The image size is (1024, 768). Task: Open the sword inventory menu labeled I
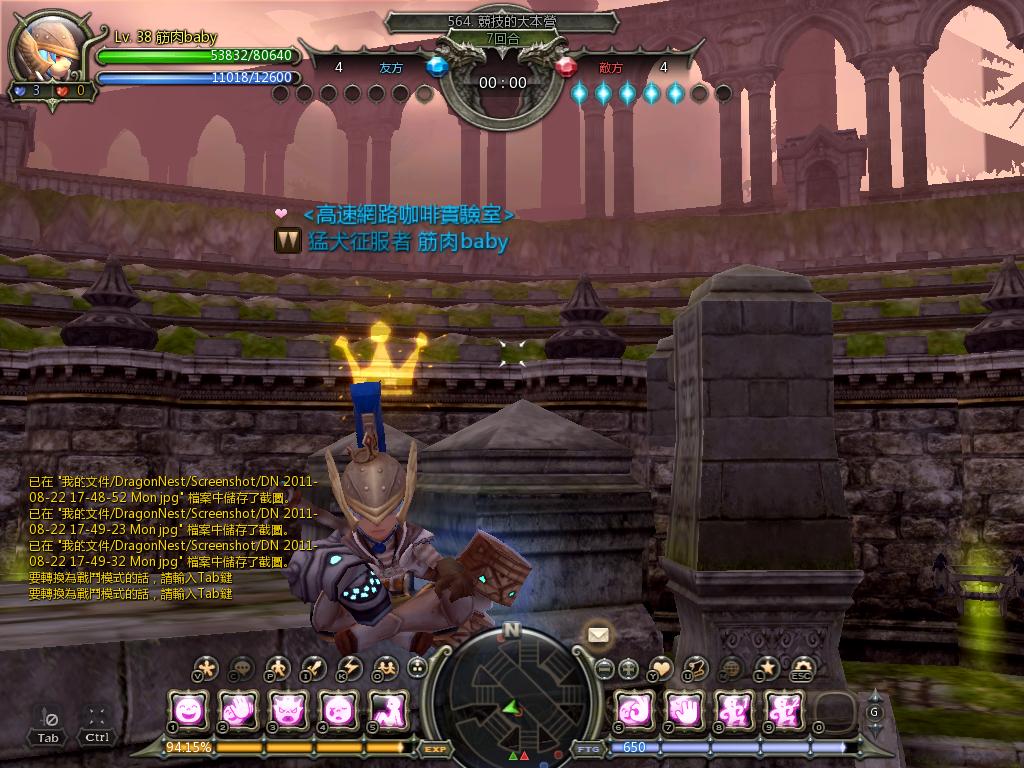(x=314, y=668)
